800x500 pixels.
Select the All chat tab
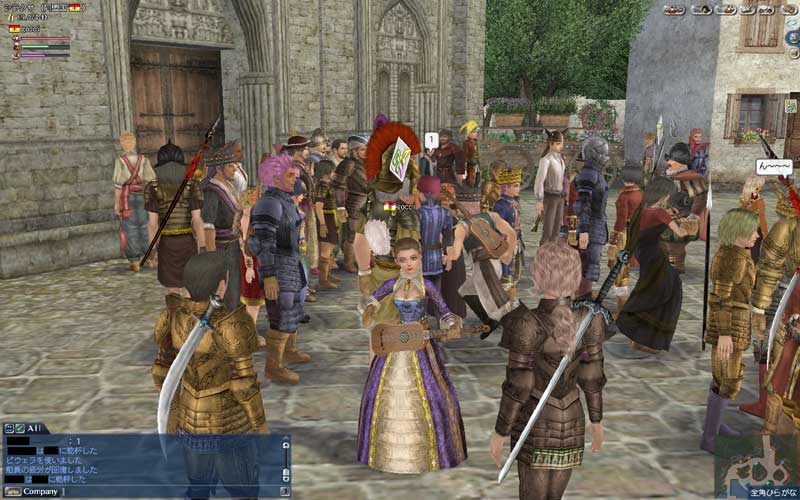pyautogui.click(x=34, y=428)
